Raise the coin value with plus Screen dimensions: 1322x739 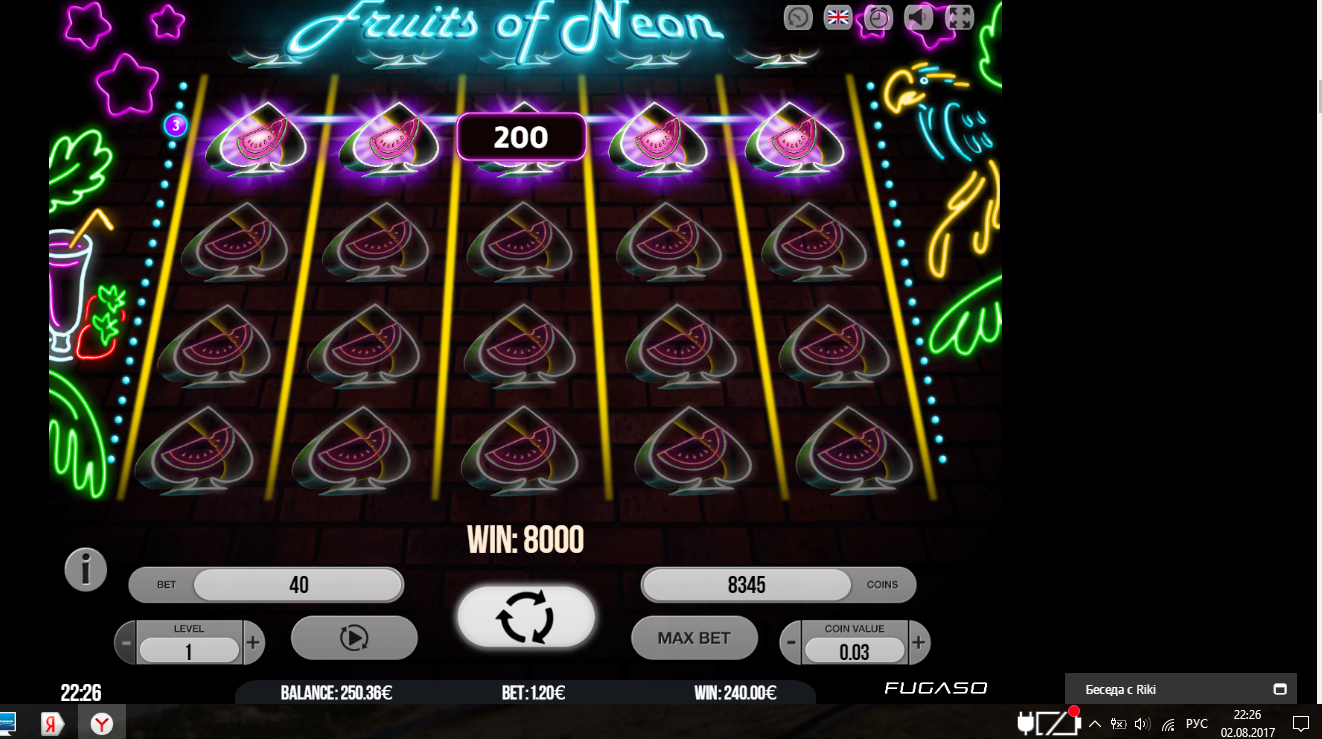[x=919, y=643]
